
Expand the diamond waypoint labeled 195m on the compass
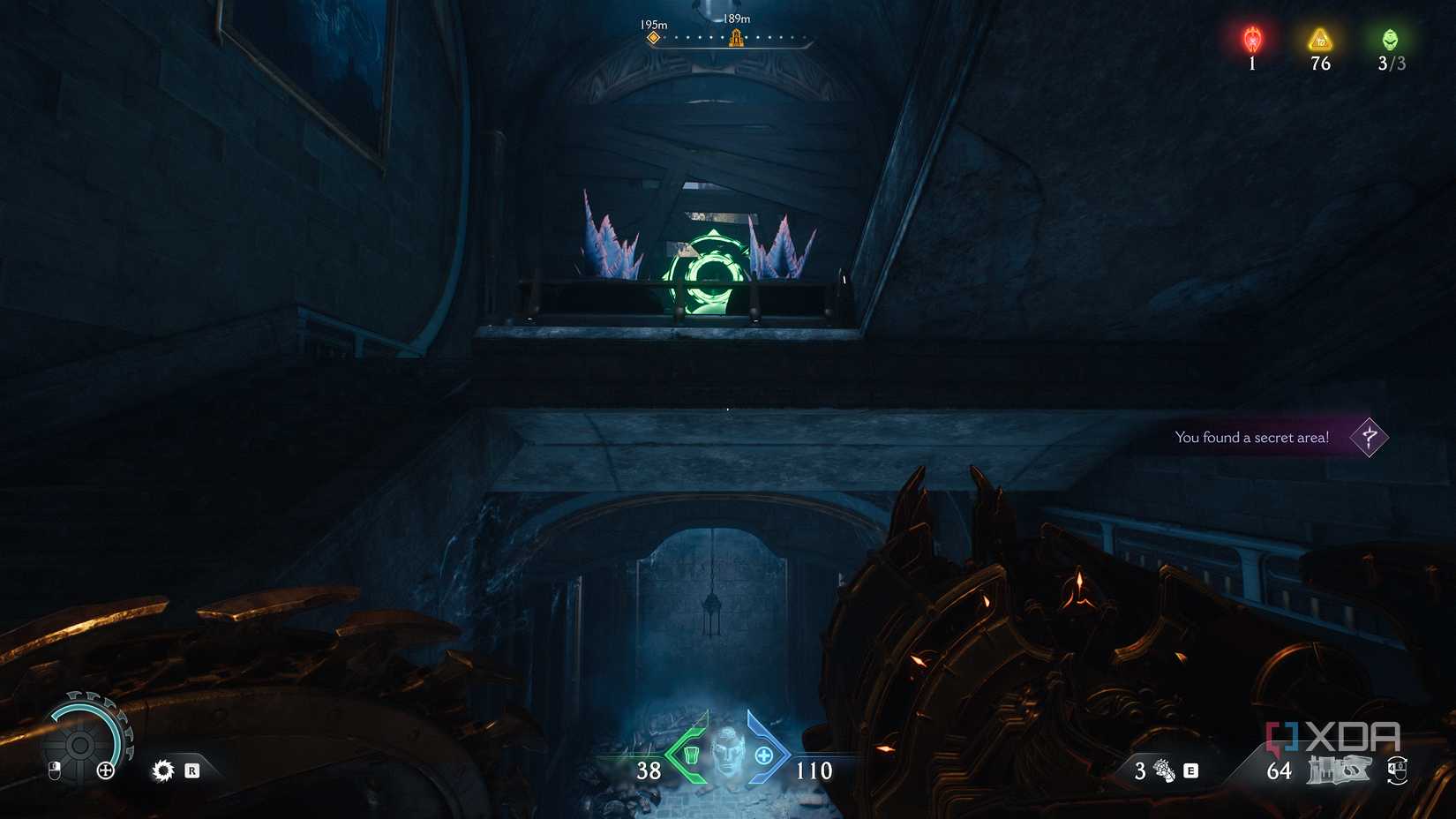tap(655, 37)
